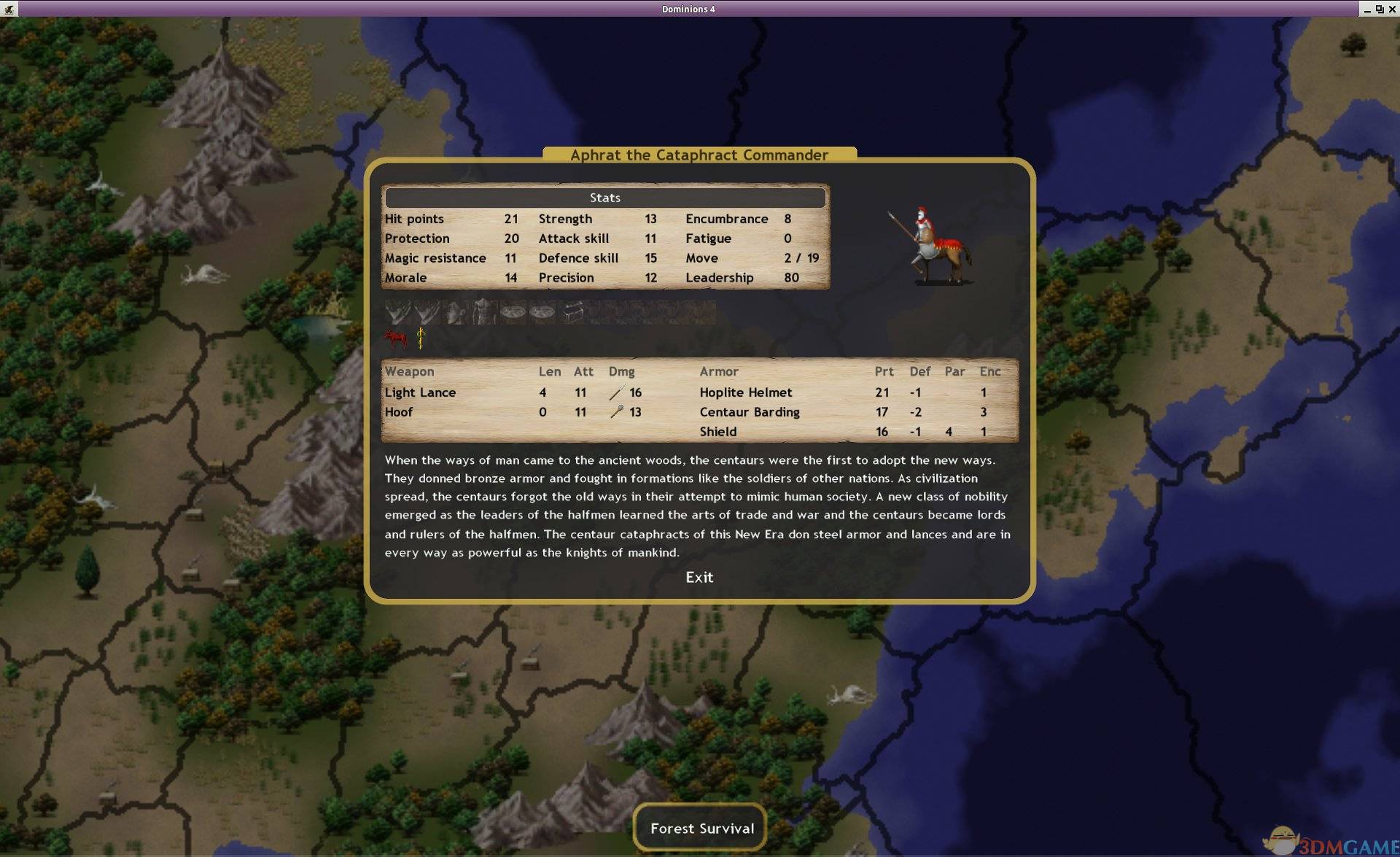Click the Centaur Barding armor entry
This screenshot has width=1400, height=857.
click(x=749, y=412)
